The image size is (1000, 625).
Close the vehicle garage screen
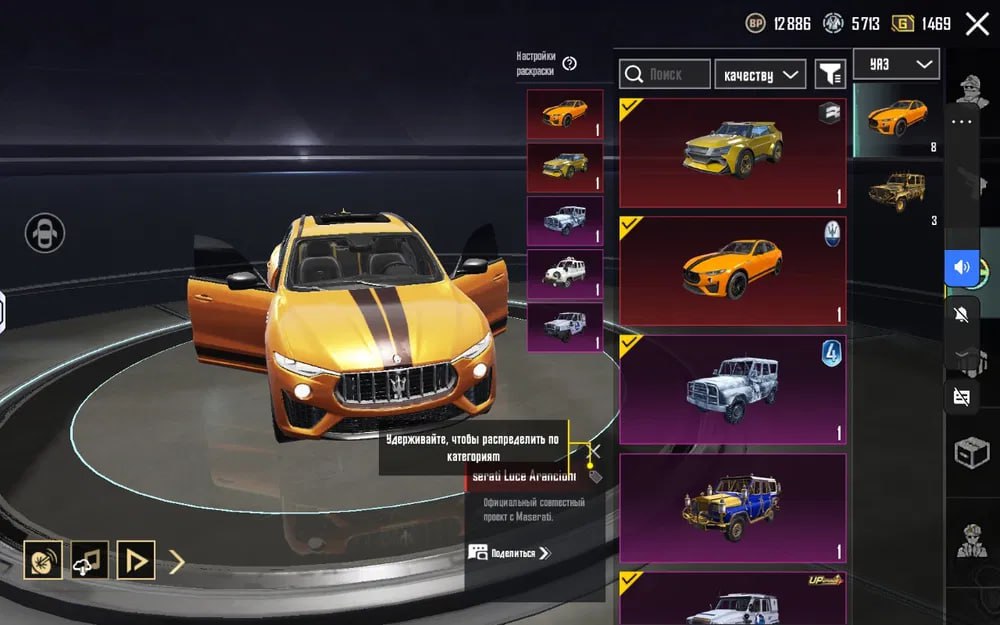pyautogui.click(x=977, y=24)
